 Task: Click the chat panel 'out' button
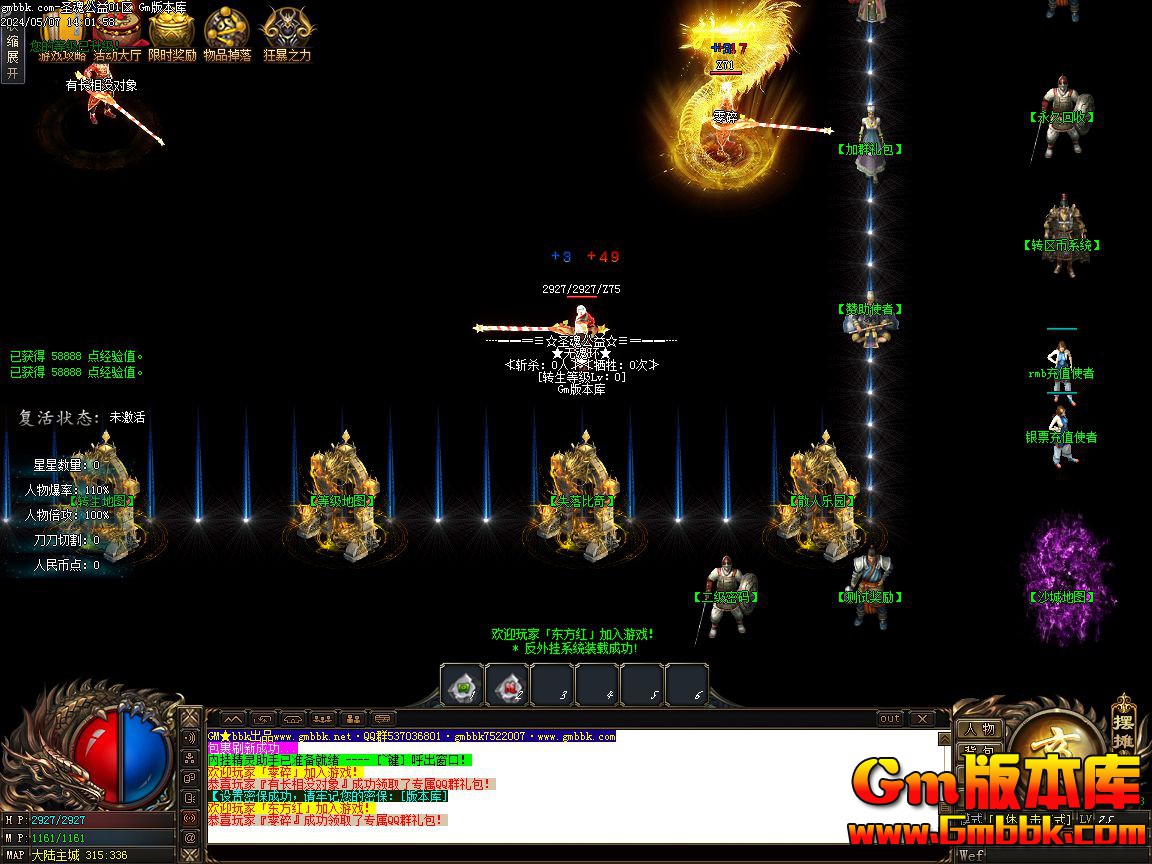point(889,718)
